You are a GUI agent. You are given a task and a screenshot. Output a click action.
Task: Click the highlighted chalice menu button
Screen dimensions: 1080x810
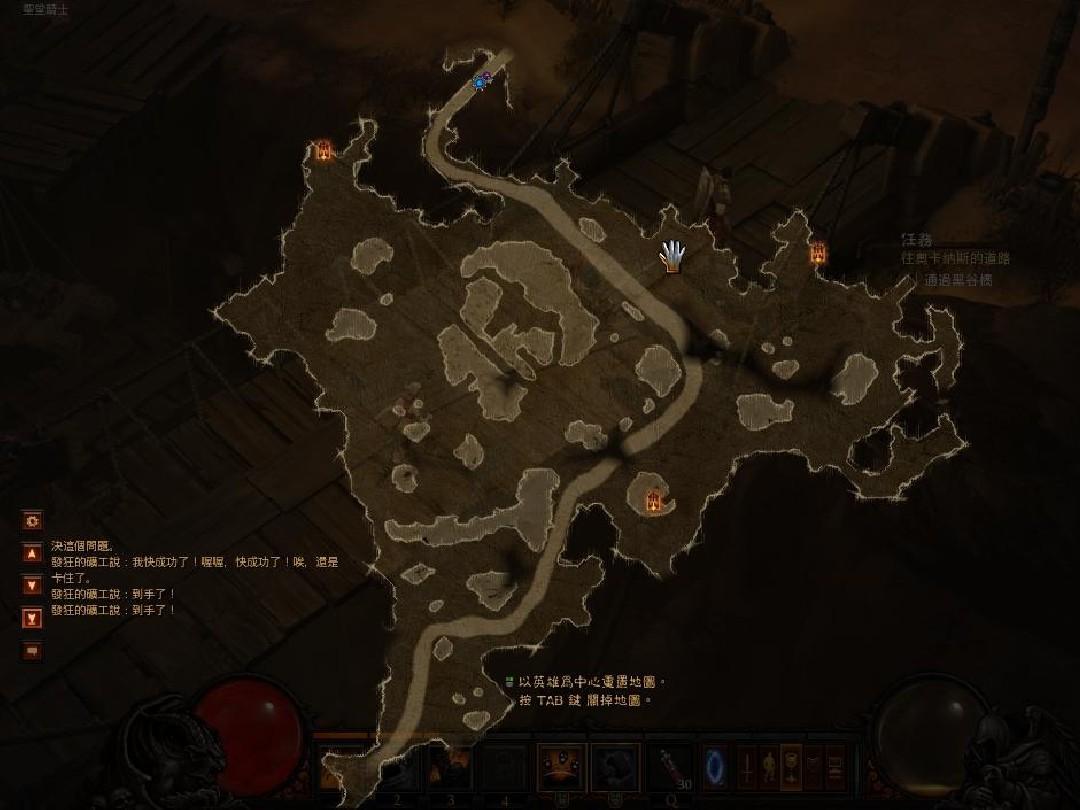[790, 768]
